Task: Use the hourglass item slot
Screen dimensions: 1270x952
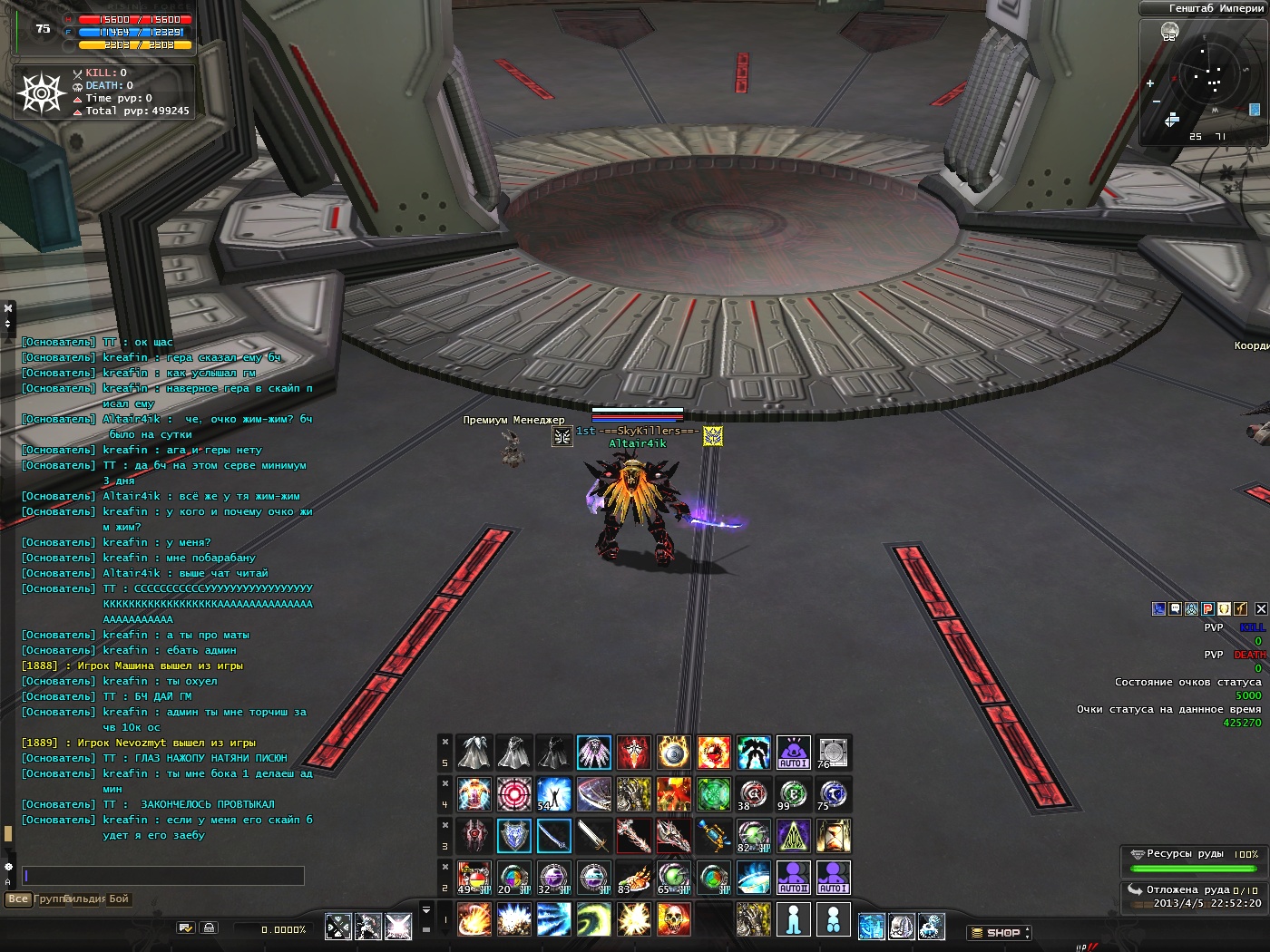Action: tap(832, 836)
